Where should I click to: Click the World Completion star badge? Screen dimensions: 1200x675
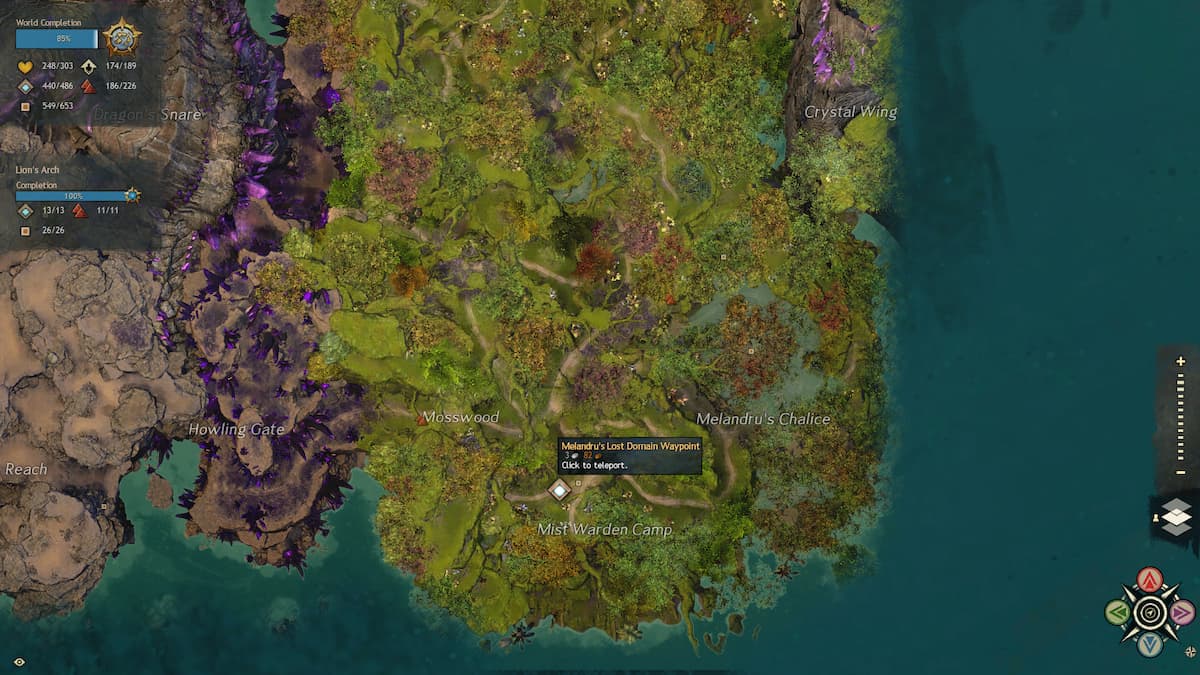coord(122,38)
